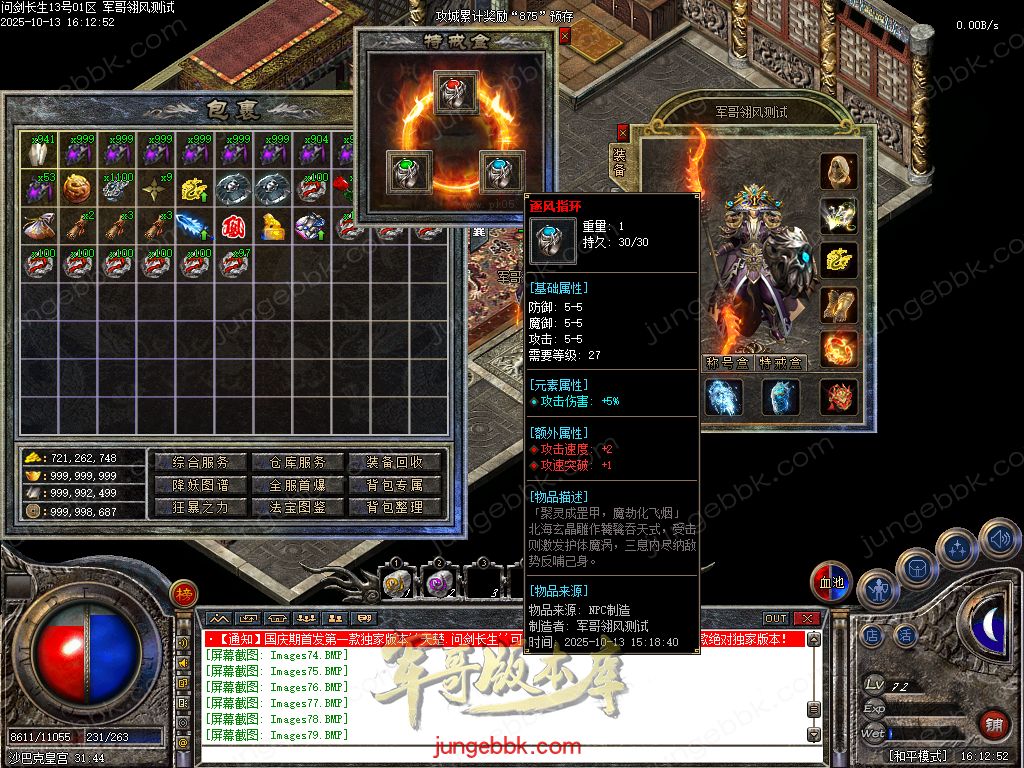Select the pumpkin item in the bag
This screenshot has height=768, width=1024.
[x=77, y=187]
